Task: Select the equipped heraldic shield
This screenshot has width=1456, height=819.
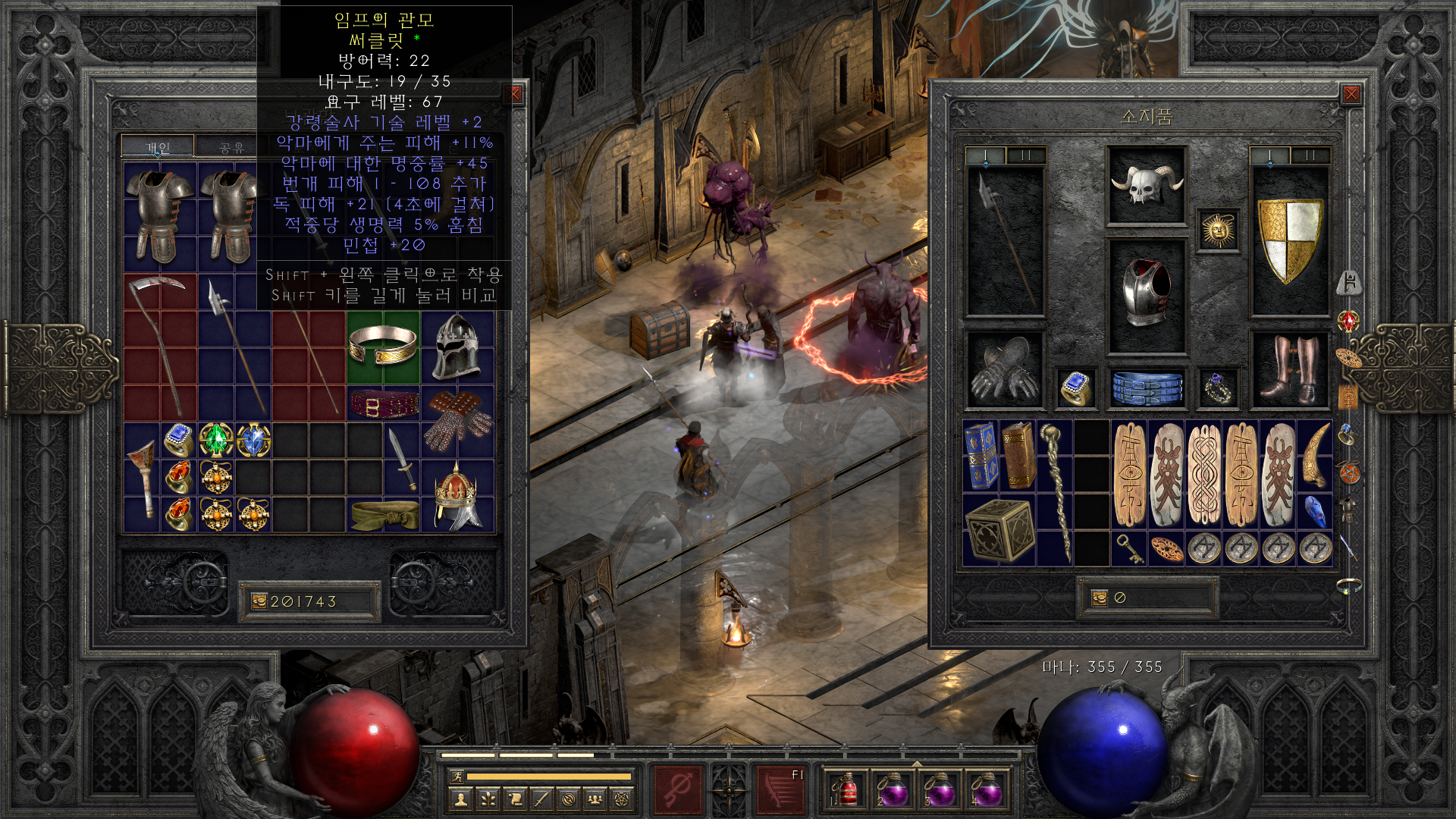Action: (x=1289, y=239)
